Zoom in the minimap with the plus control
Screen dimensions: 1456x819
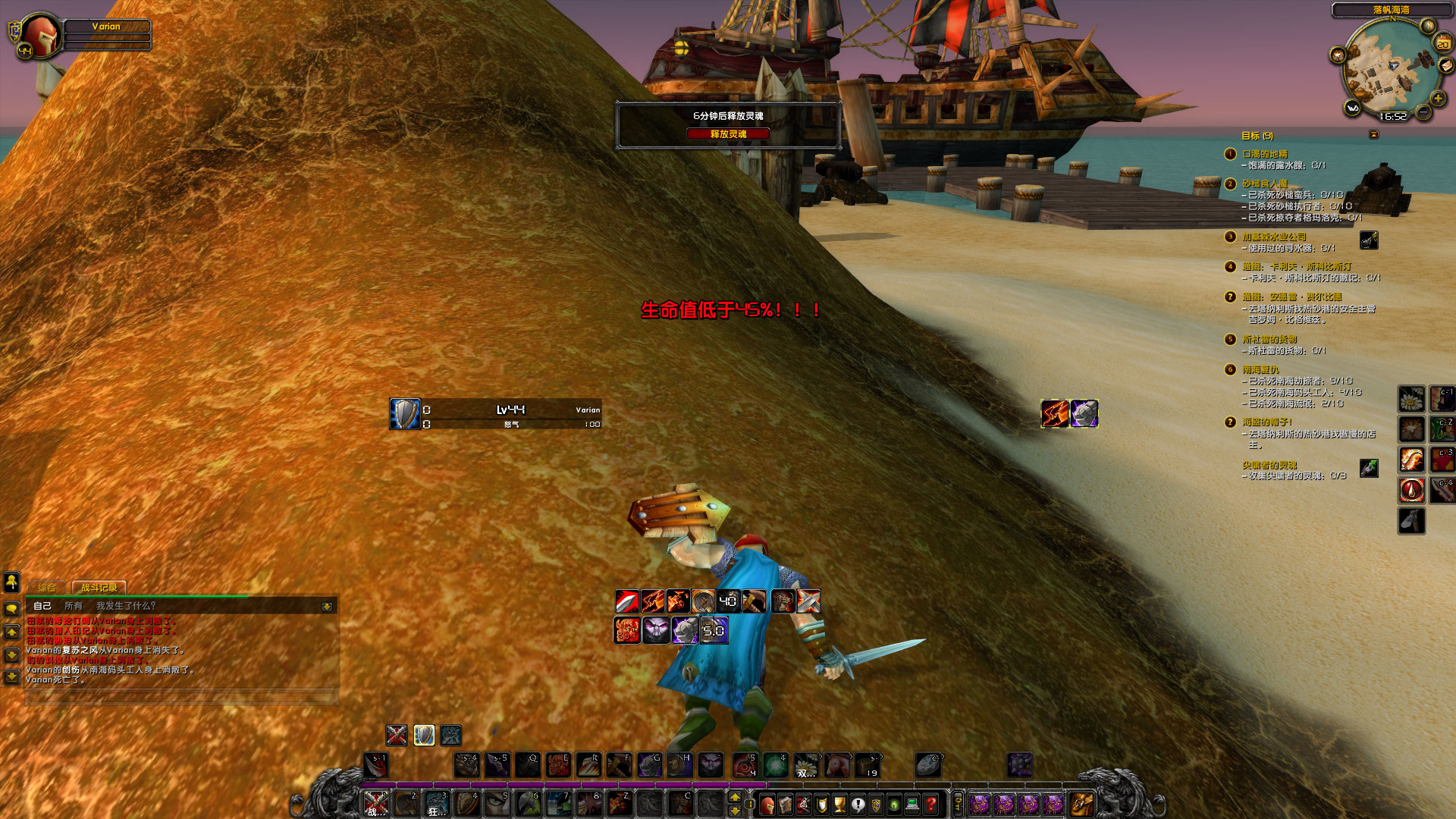coord(1437,99)
